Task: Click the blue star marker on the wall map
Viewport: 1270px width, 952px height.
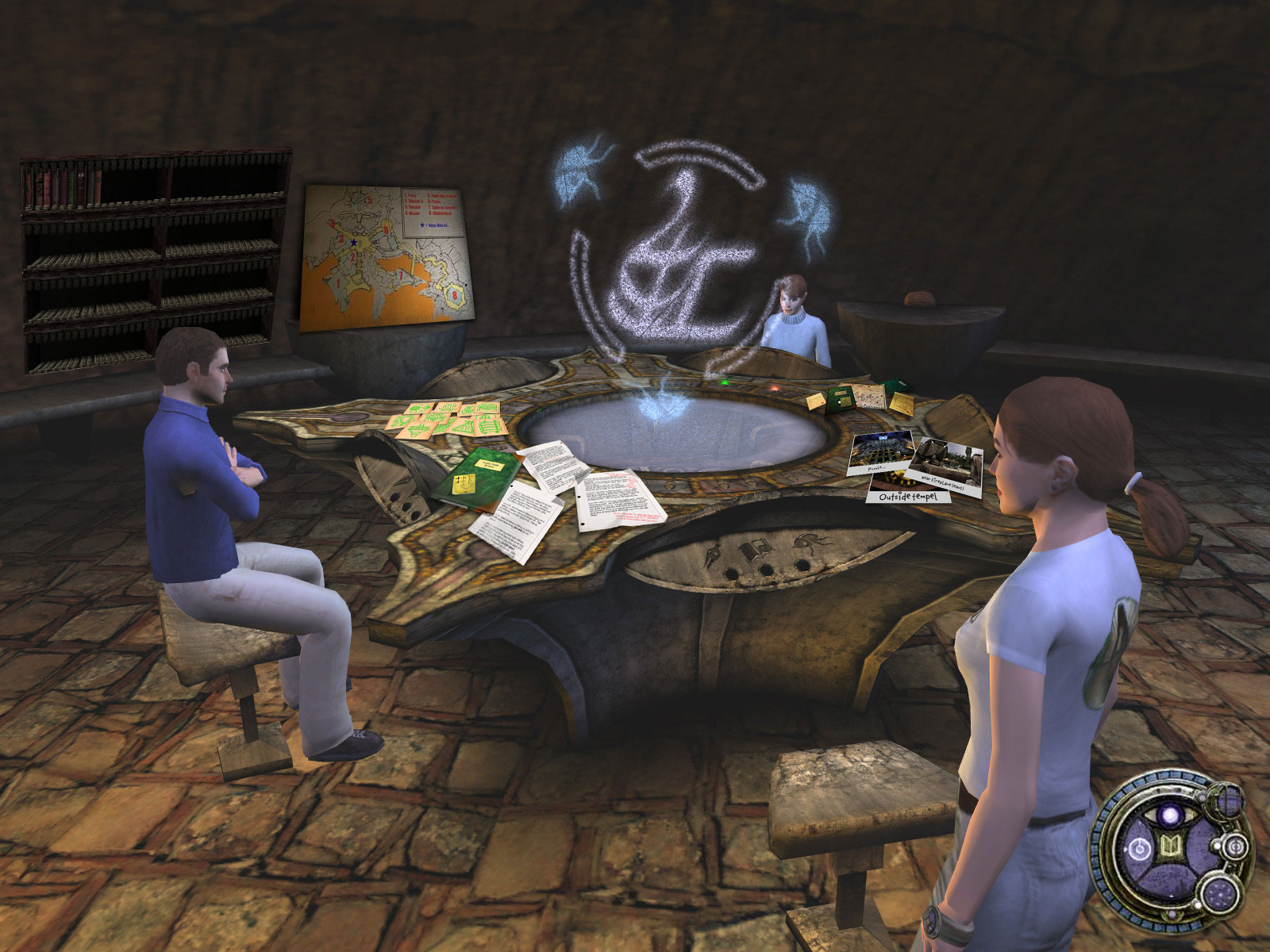Action: 354,242
